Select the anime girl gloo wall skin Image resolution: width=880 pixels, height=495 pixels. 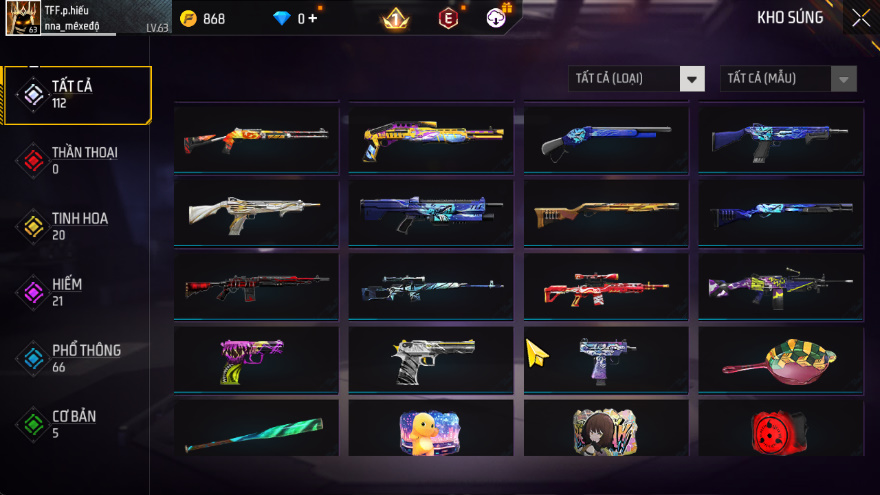pos(605,429)
